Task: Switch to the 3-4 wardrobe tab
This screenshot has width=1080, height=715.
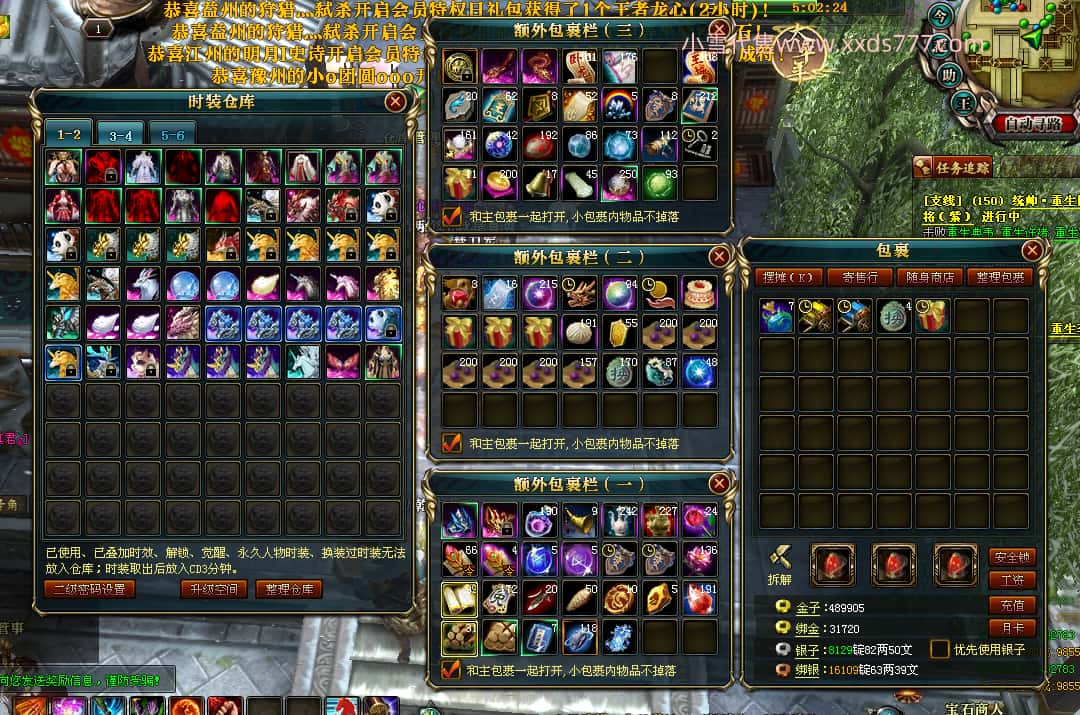Action: [x=121, y=135]
